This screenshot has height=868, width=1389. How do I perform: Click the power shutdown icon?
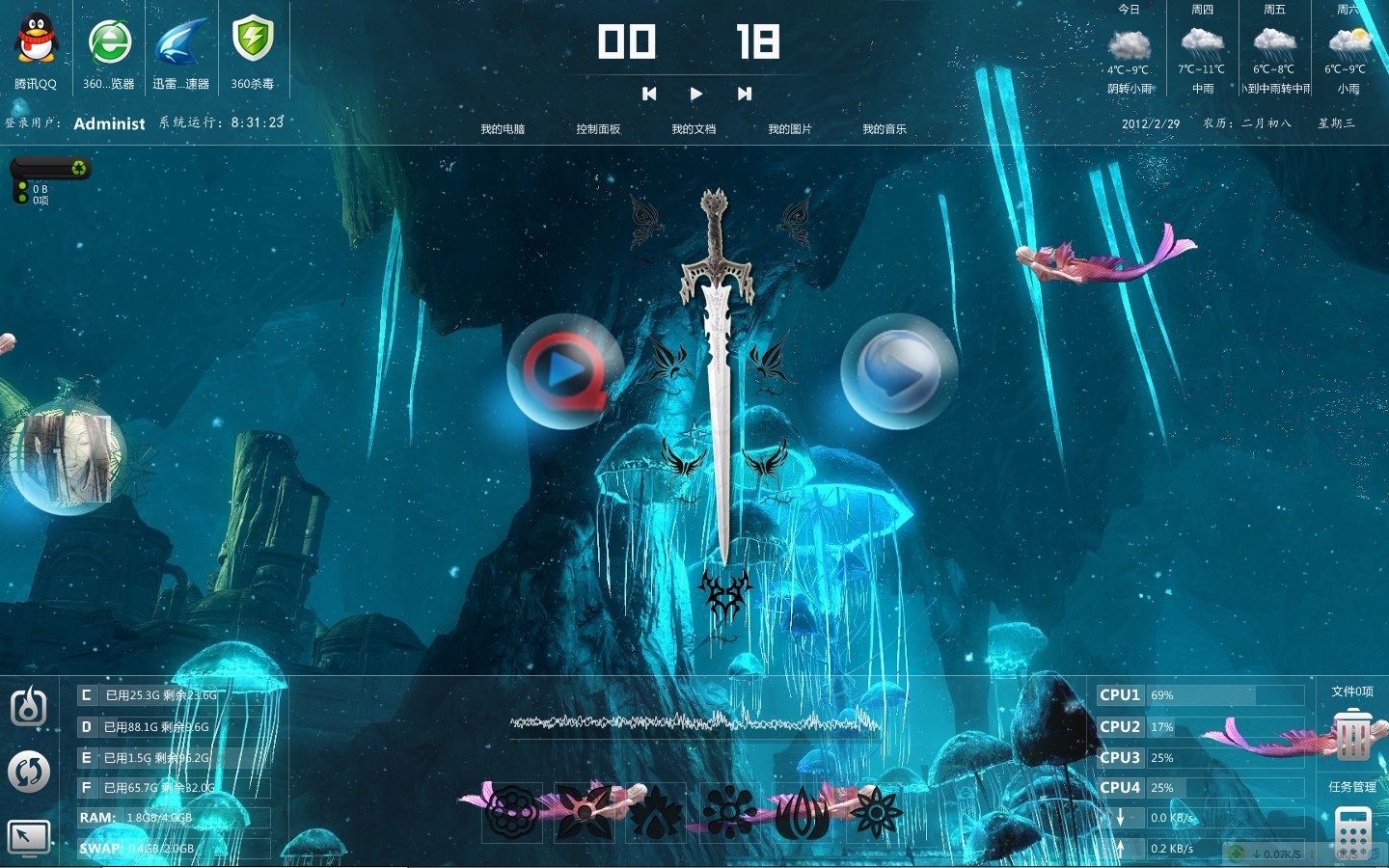pyautogui.click(x=29, y=707)
